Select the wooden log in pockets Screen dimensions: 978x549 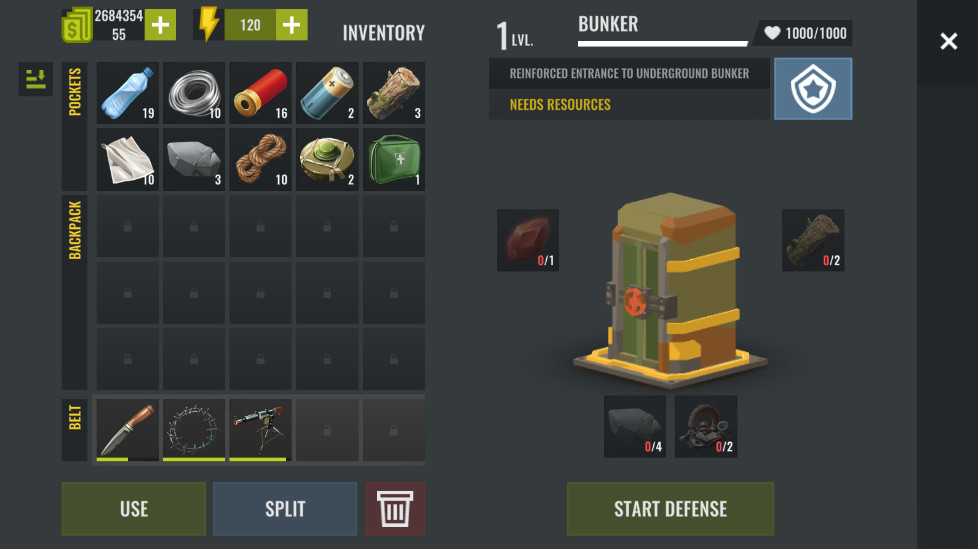393,94
